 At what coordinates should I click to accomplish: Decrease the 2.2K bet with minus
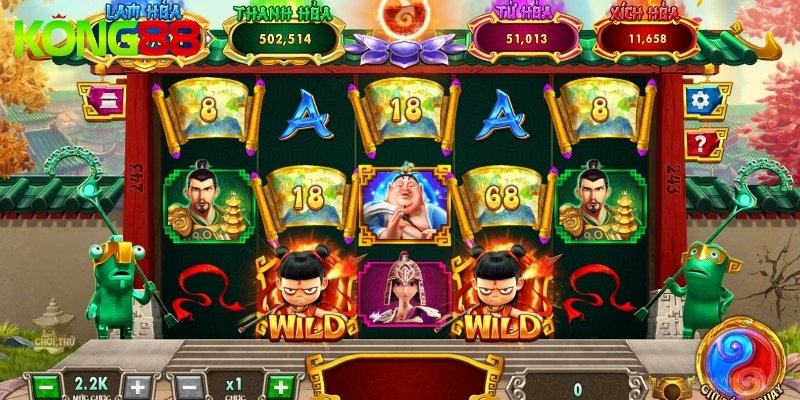(44, 386)
